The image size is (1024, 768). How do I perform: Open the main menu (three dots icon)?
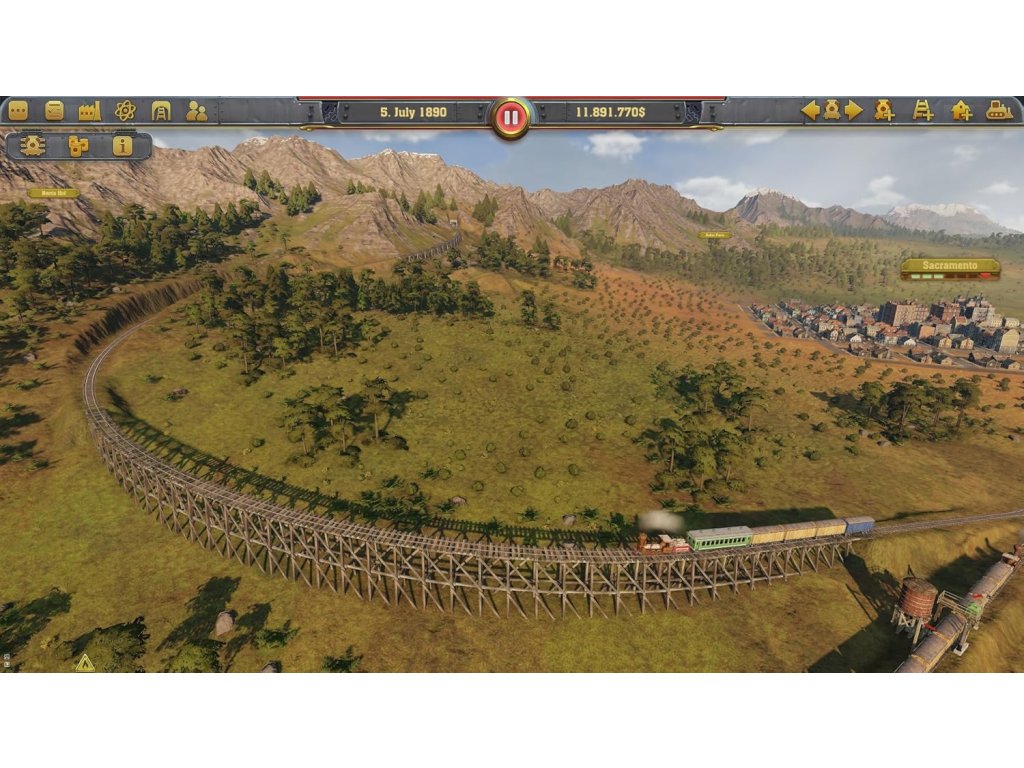point(18,111)
